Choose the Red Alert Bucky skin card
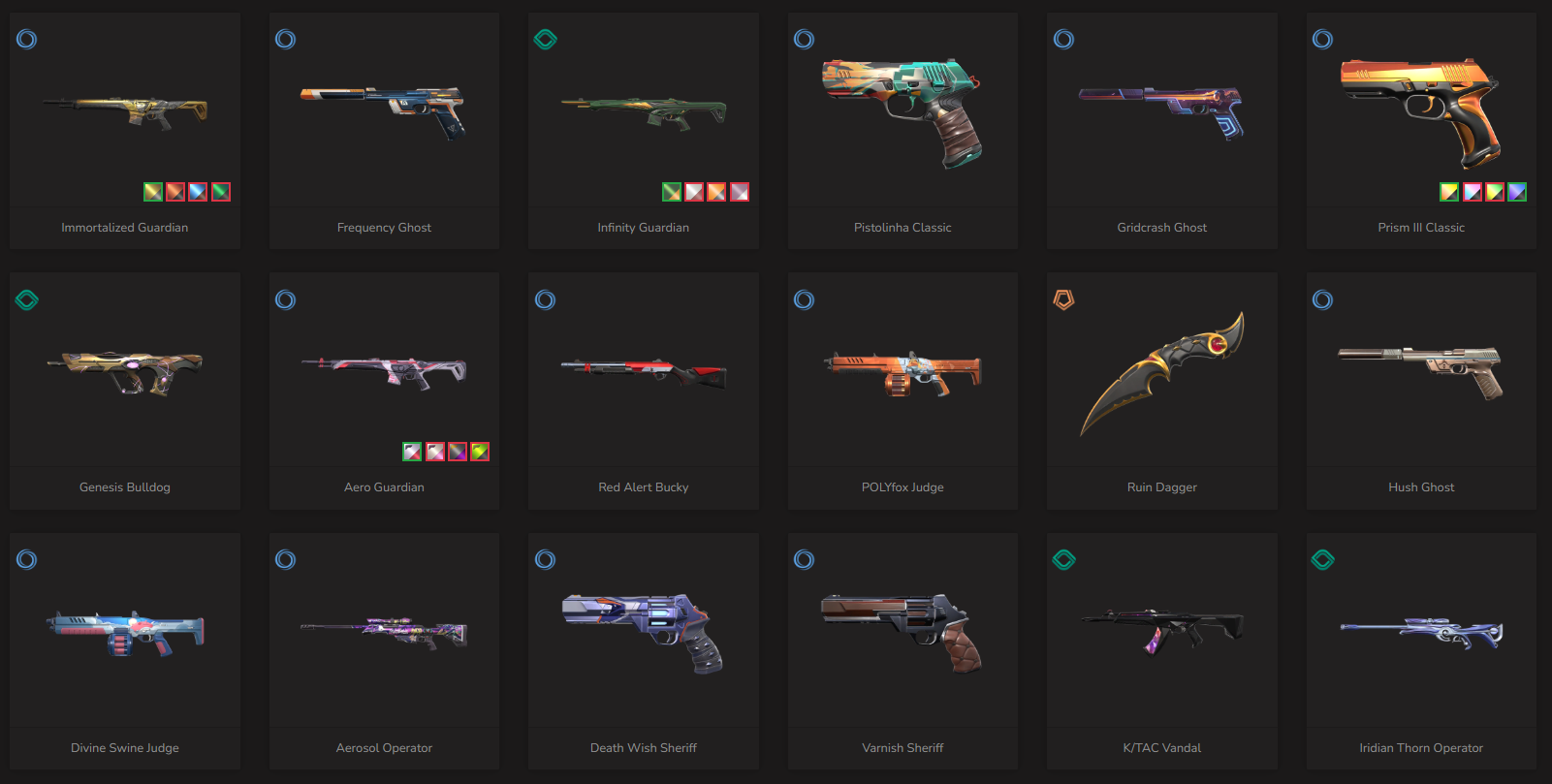This screenshot has height=784, width=1552. 643,378
